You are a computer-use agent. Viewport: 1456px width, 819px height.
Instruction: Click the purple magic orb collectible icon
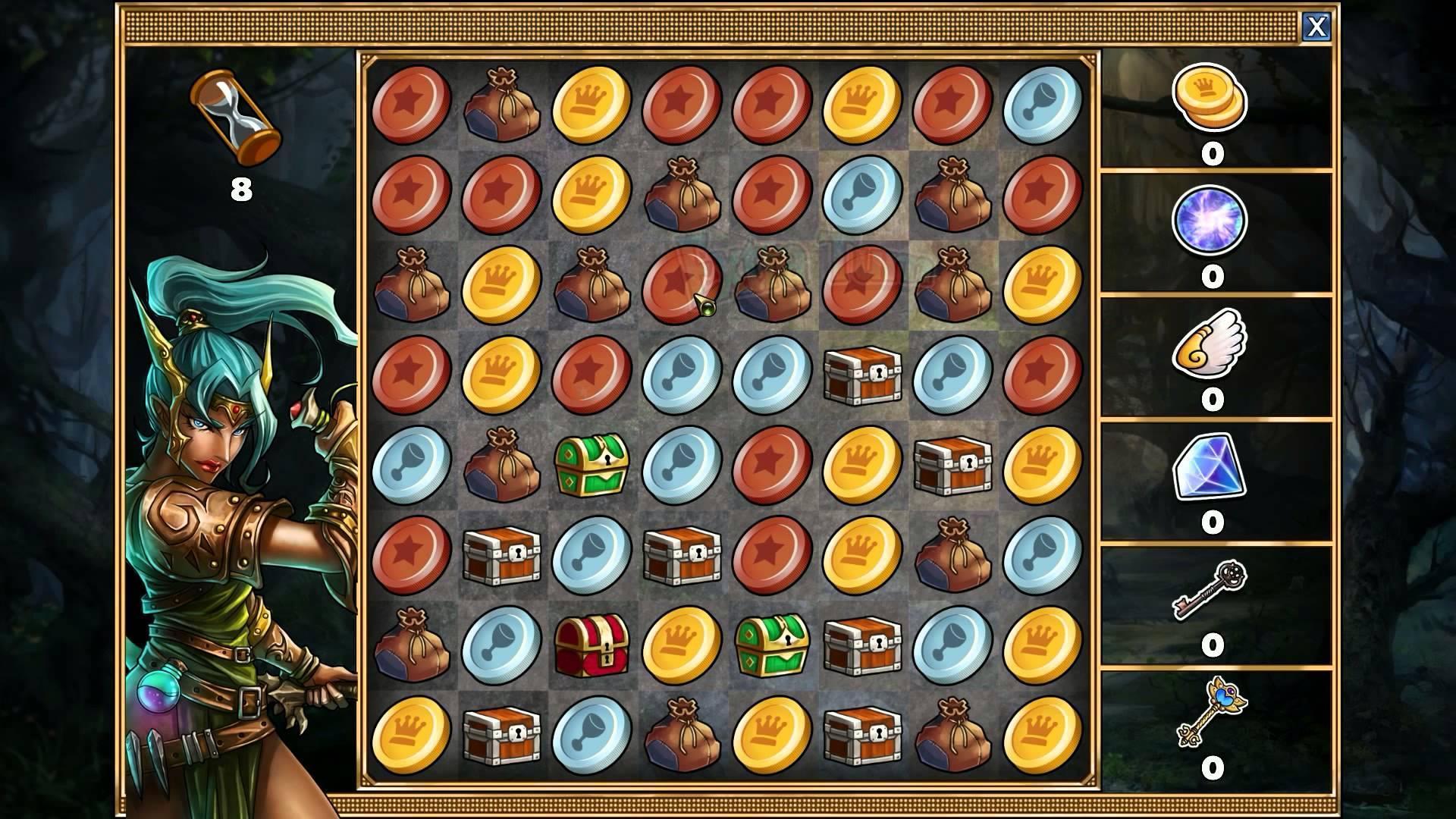coord(1209,220)
